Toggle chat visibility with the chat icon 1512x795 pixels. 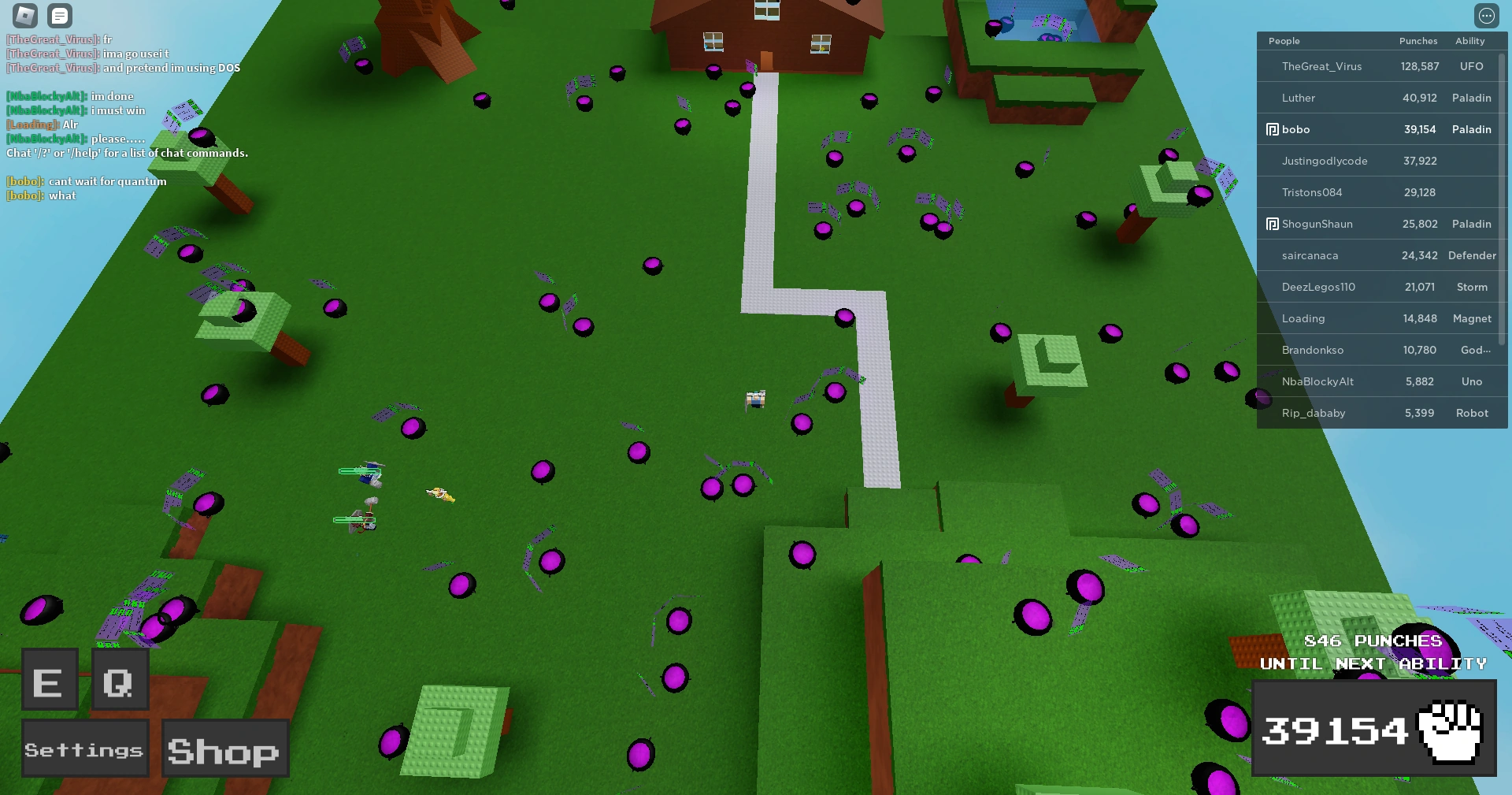[x=59, y=15]
